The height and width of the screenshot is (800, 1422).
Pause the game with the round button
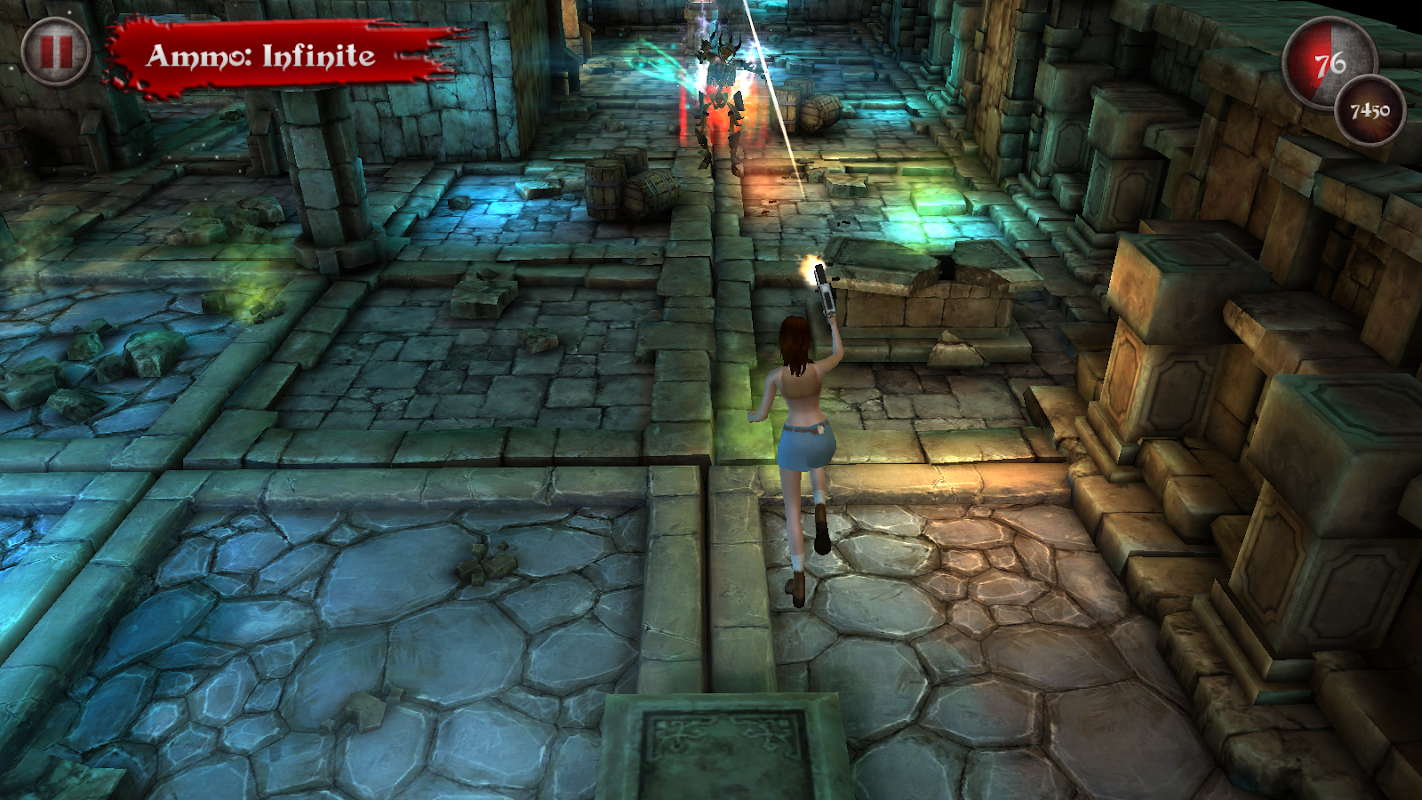click(x=56, y=52)
